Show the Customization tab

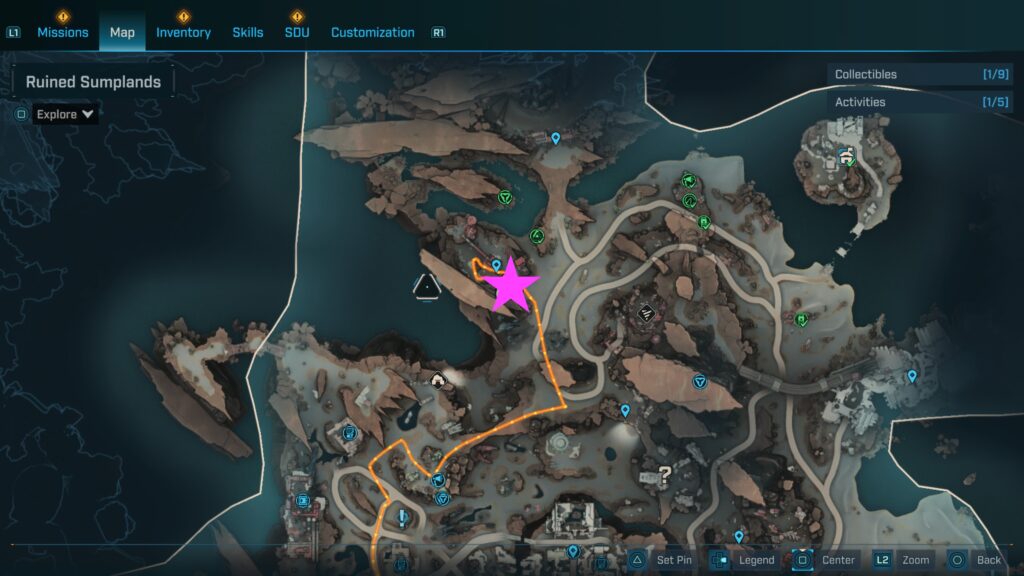tap(372, 32)
